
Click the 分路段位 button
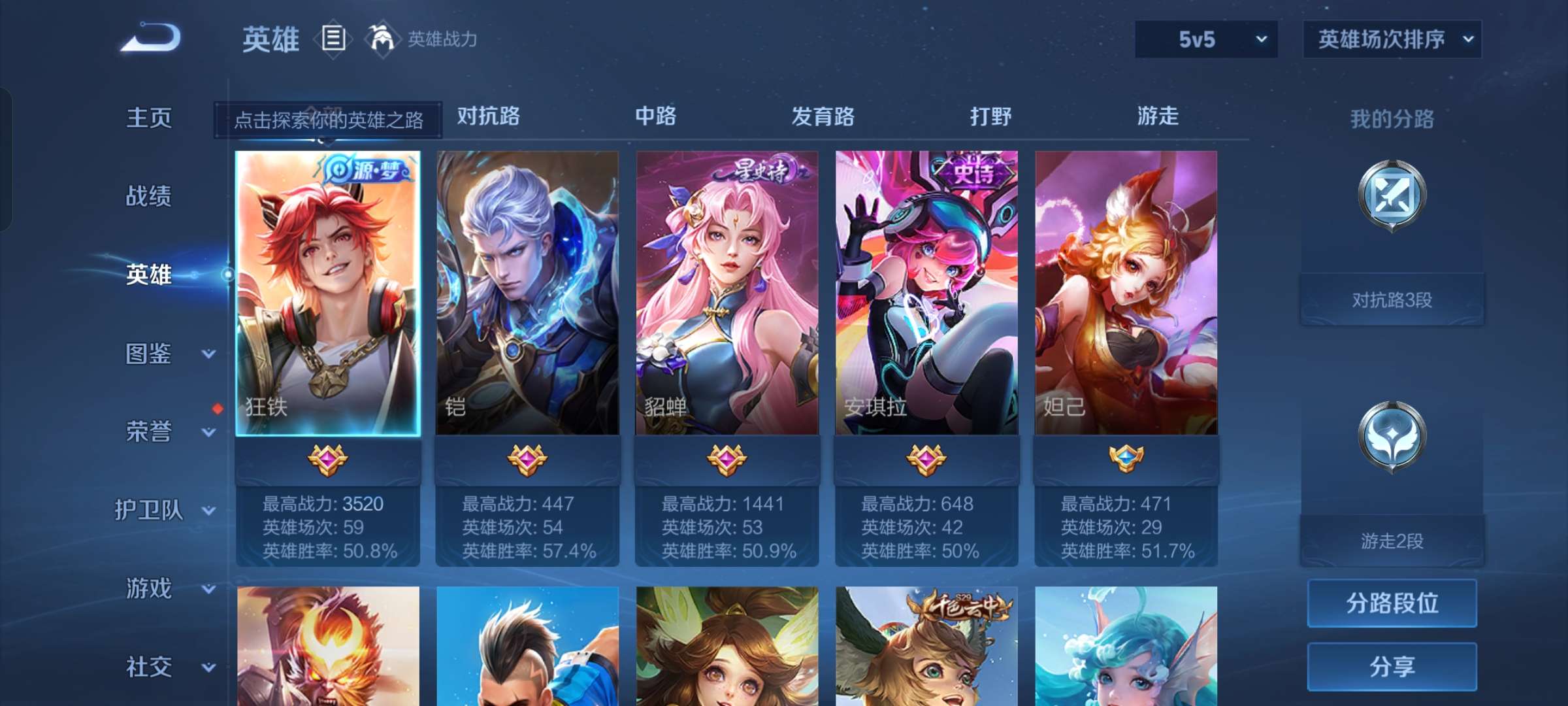1392,605
